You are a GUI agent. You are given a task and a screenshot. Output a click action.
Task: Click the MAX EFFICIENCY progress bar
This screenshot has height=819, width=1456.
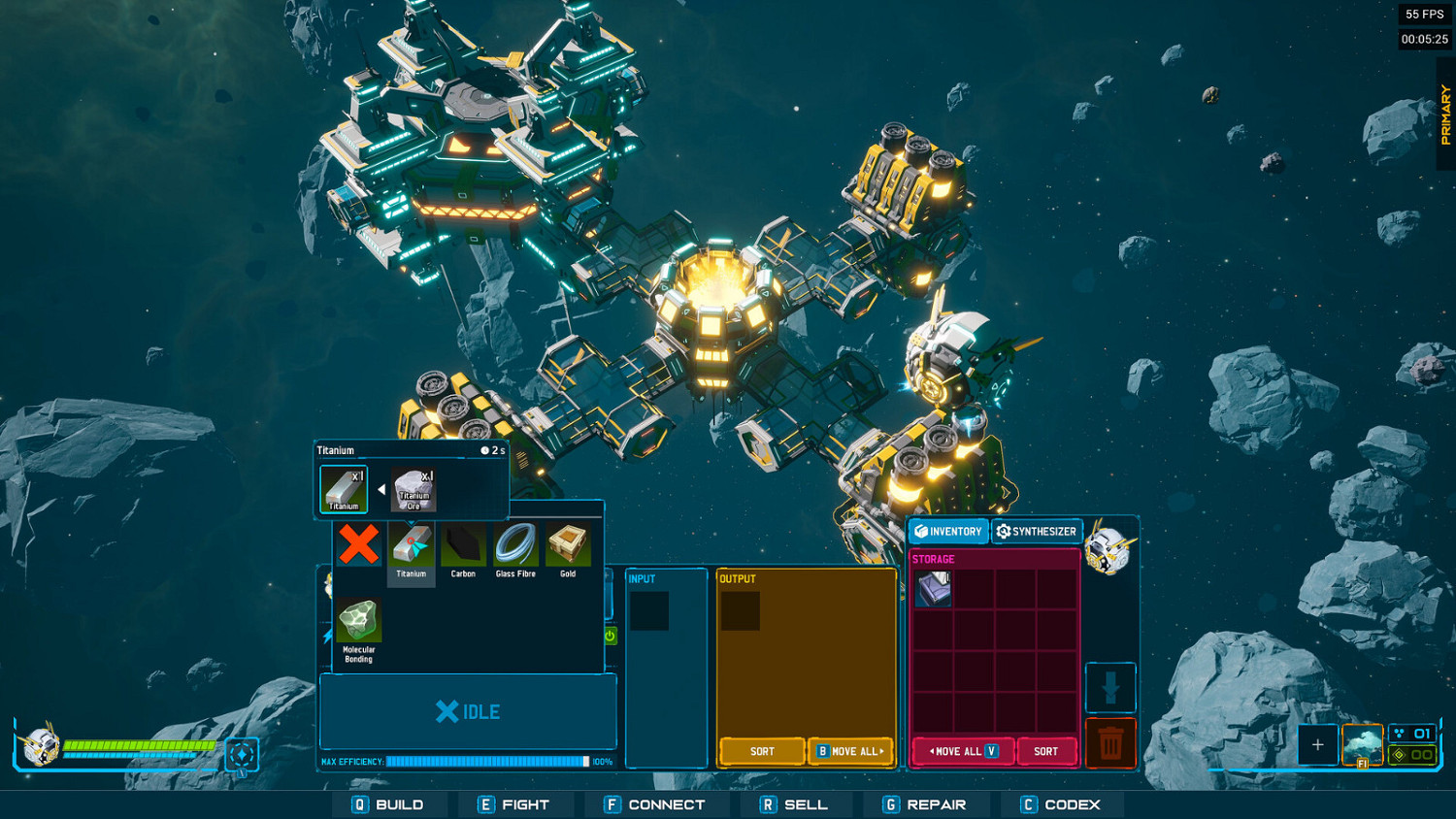pyautogui.click(x=485, y=762)
